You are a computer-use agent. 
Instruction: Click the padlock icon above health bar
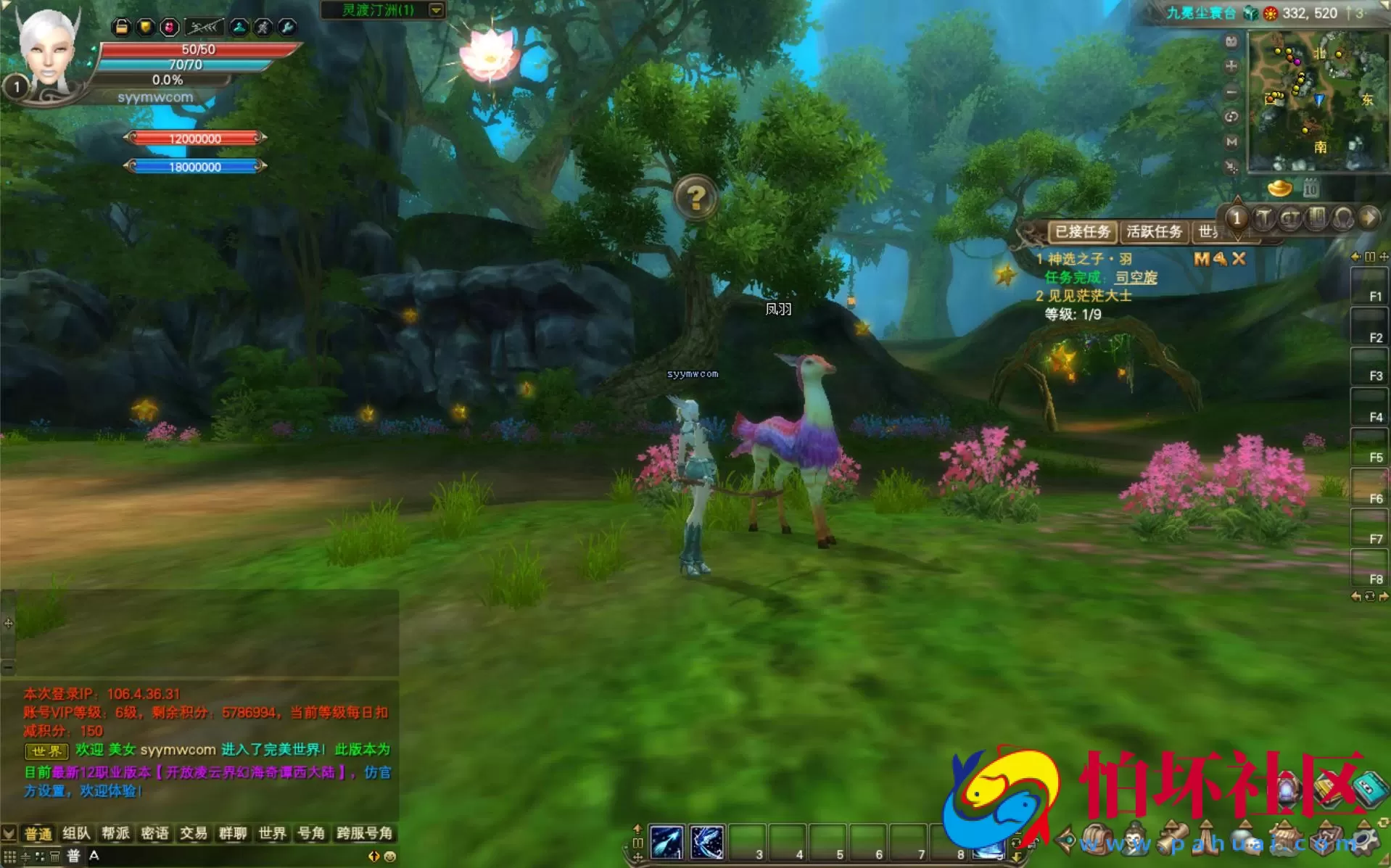[x=121, y=28]
